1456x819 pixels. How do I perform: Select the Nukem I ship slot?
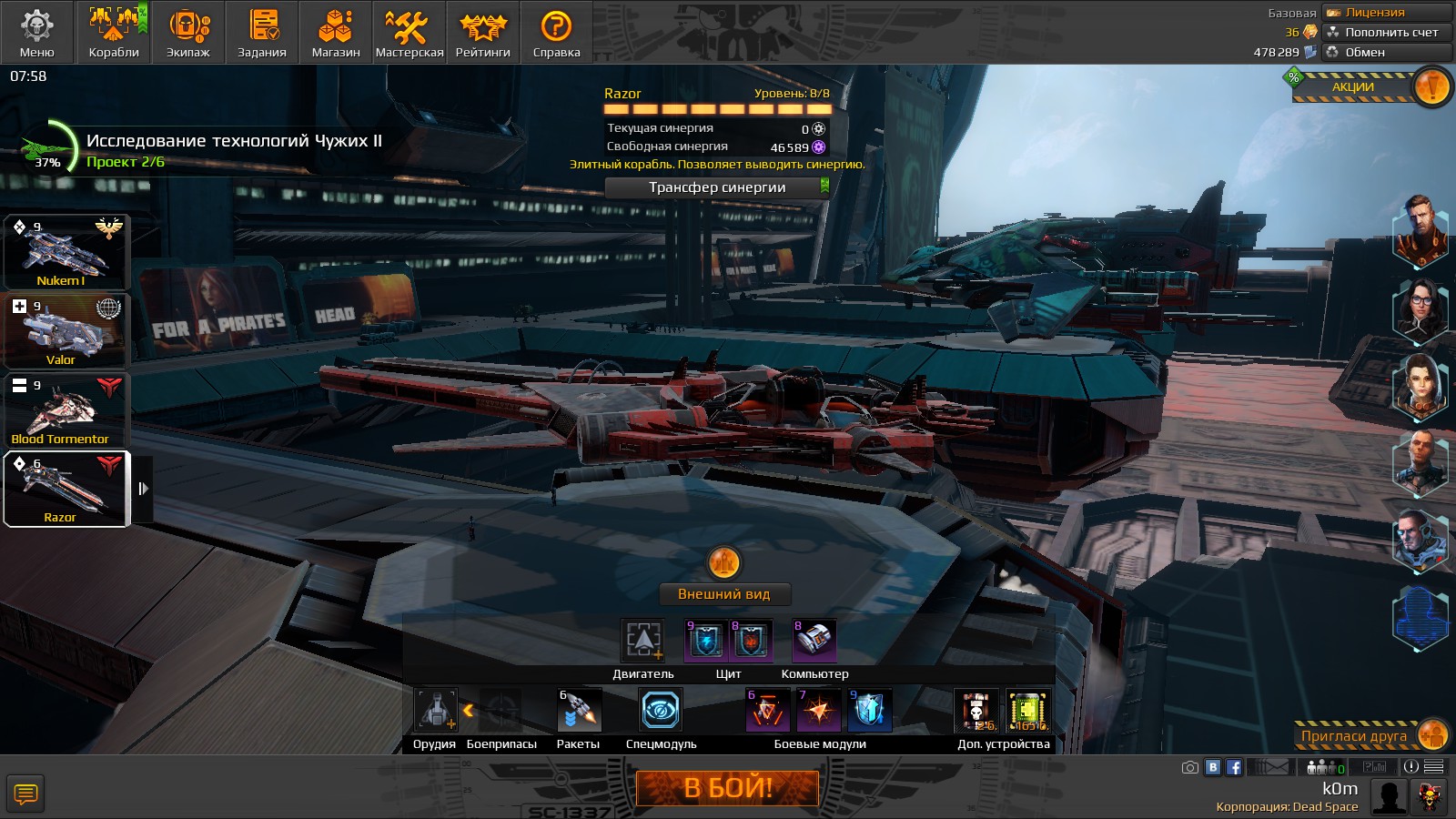point(67,253)
